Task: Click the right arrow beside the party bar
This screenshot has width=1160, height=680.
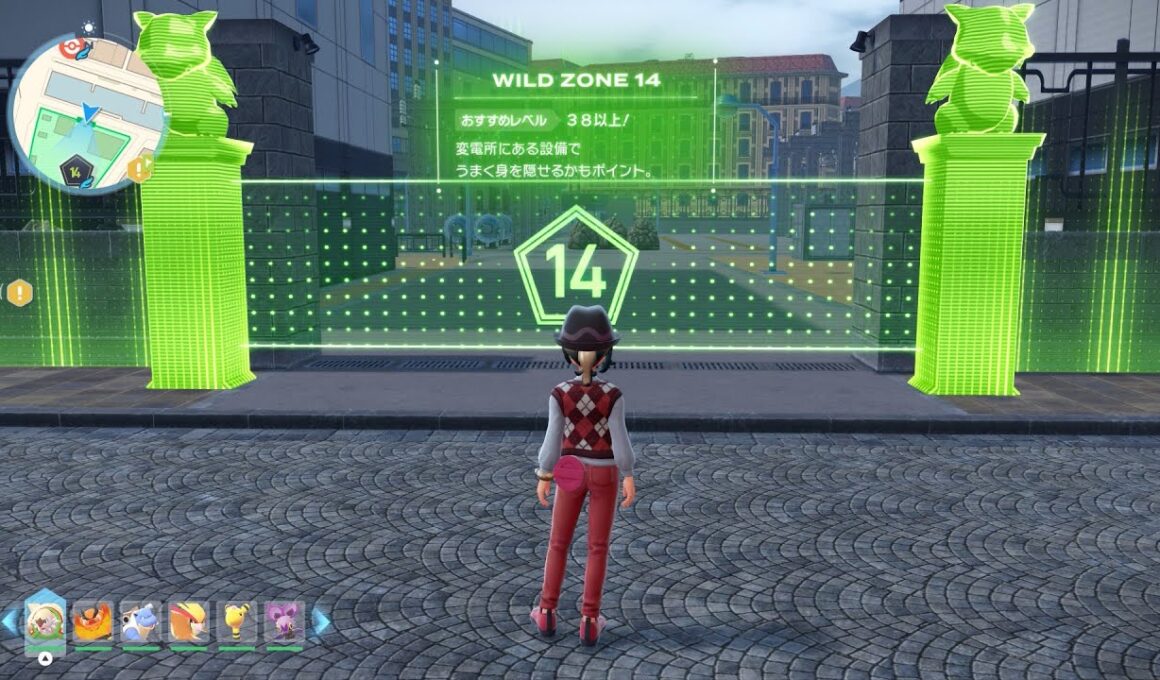Action: pyautogui.click(x=321, y=622)
